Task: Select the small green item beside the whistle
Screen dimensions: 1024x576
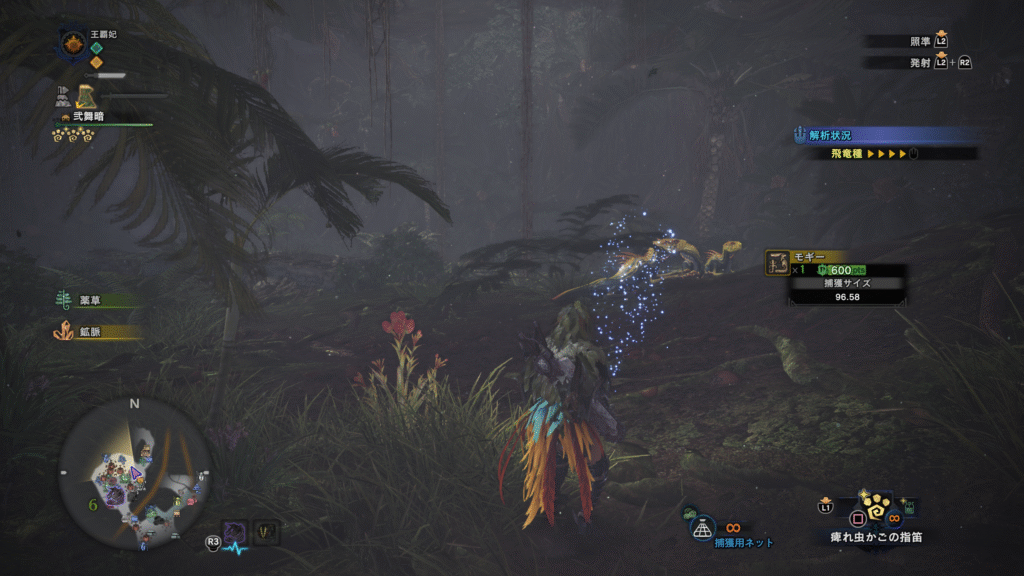Action: coord(907,507)
